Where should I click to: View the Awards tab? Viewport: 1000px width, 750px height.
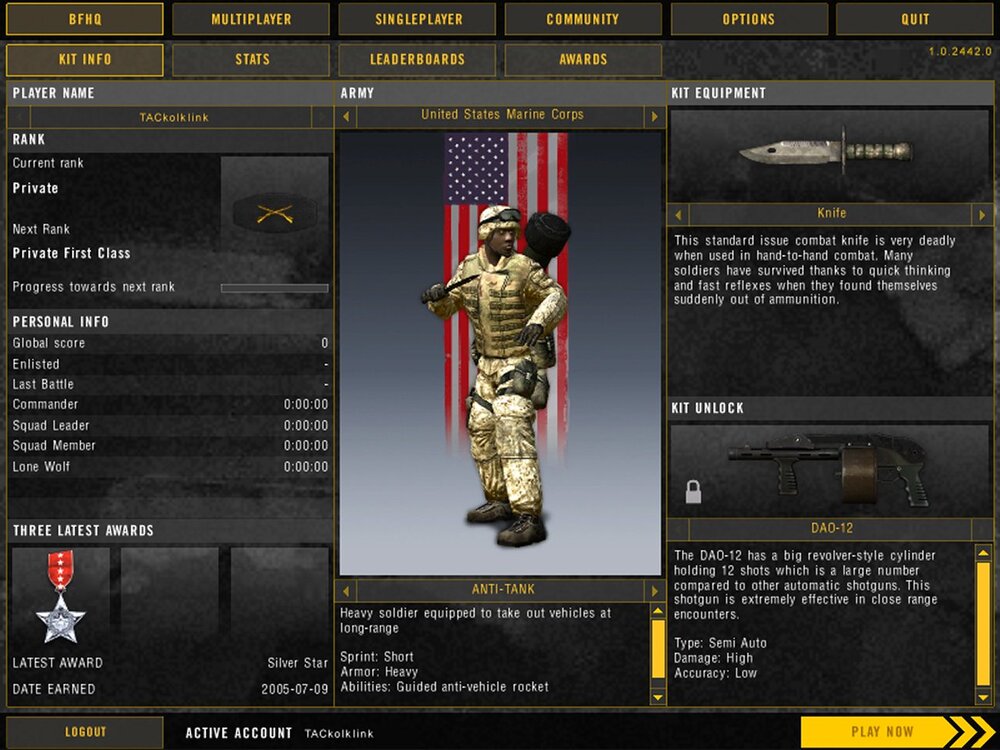coord(583,60)
